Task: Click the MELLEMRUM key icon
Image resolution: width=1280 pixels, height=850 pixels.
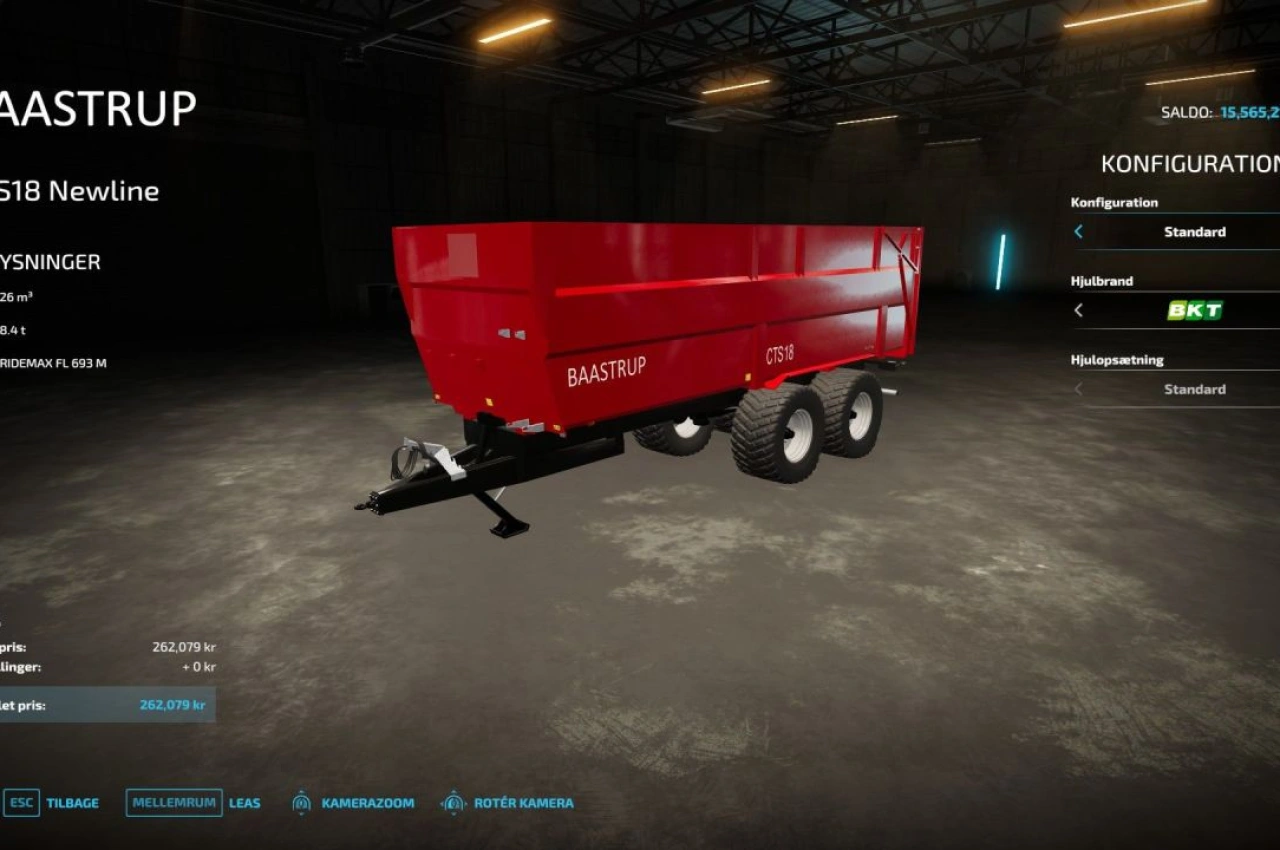Action: pyautogui.click(x=172, y=802)
